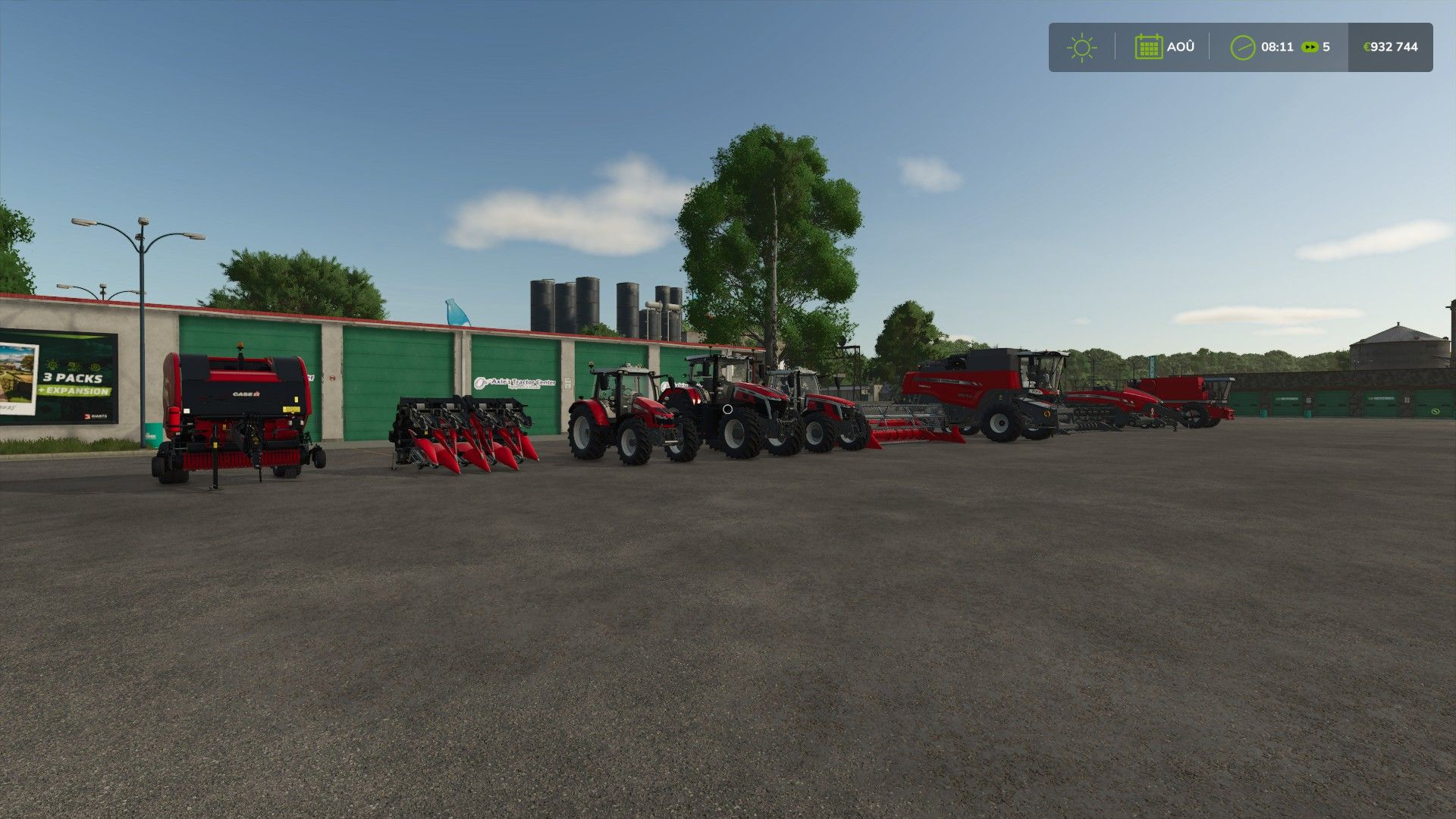Select the Axle's Tractor Center sign text

point(522,383)
